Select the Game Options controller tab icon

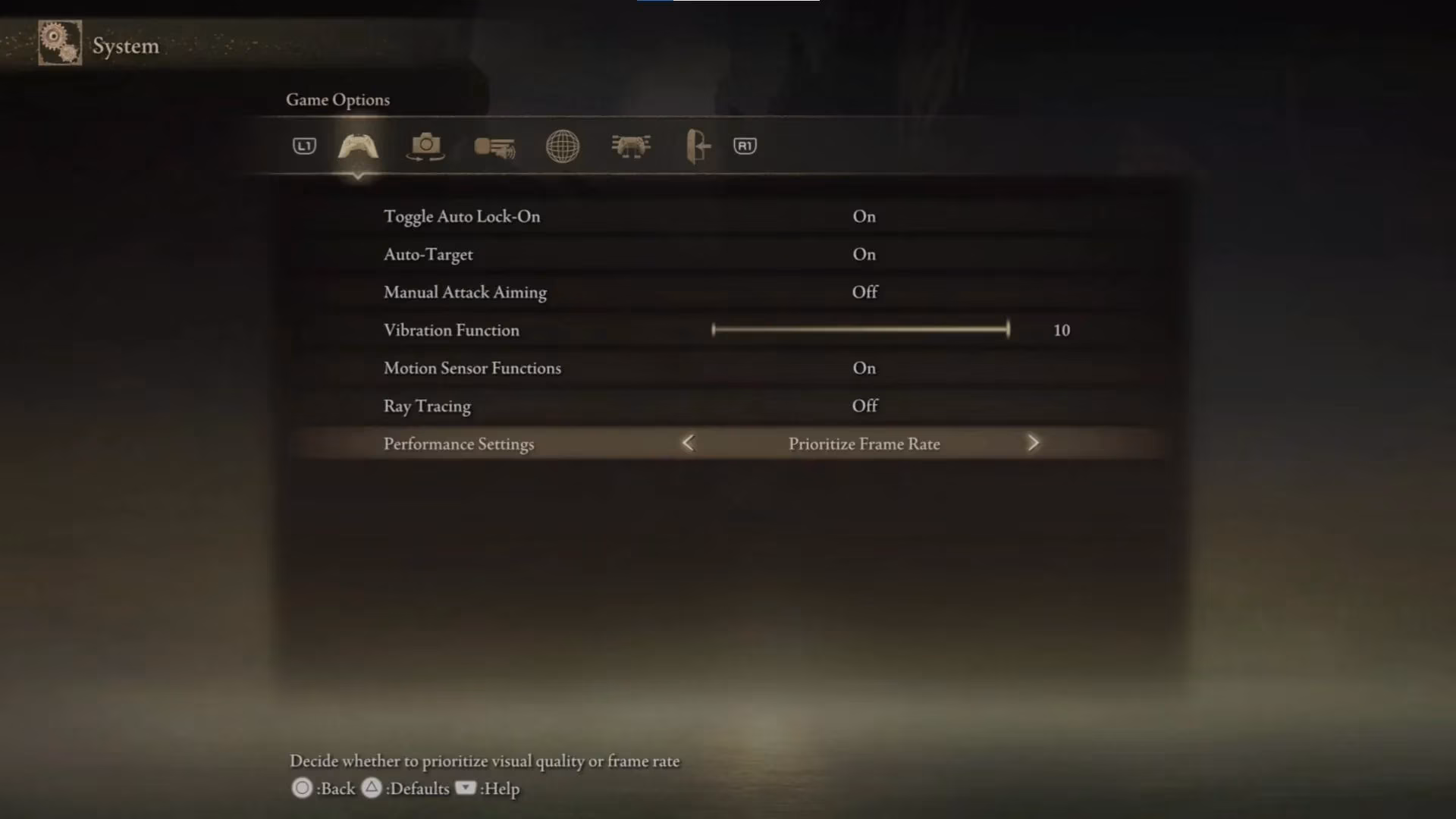(357, 146)
